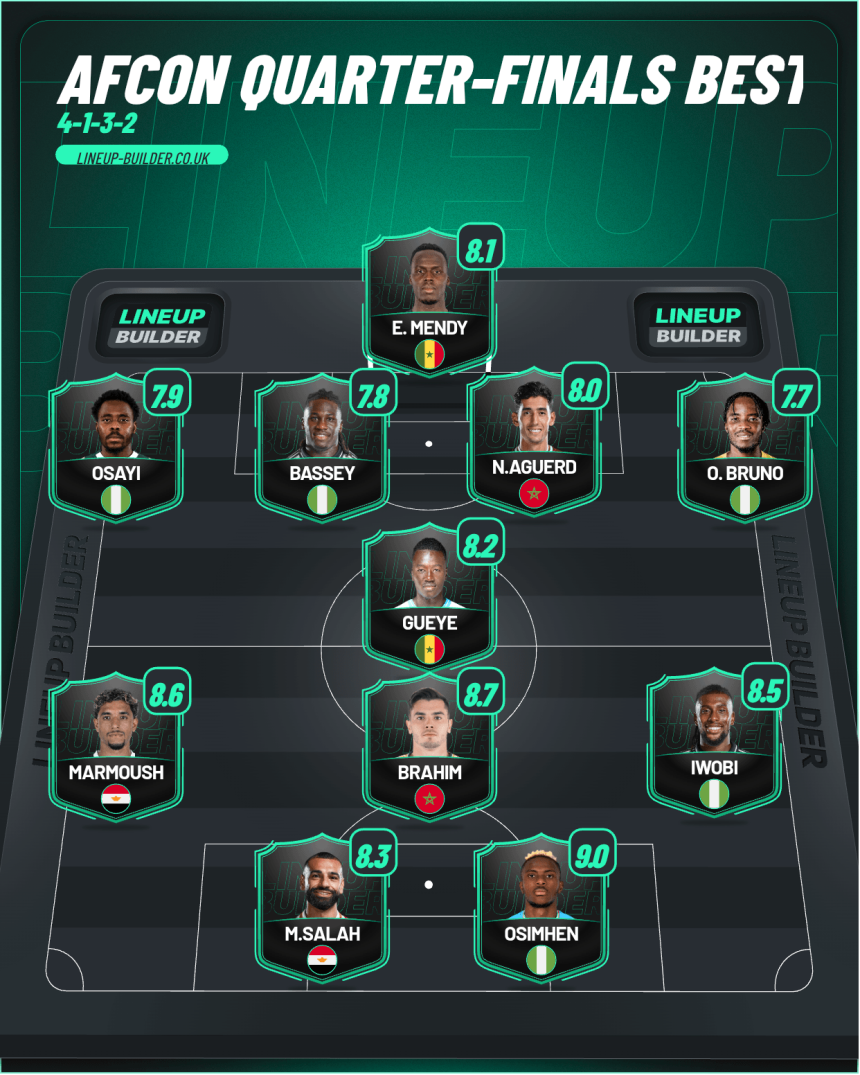Pick the N. Aguerd player card
The height and width of the screenshot is (1075, 860).
[x=535, y=440]
